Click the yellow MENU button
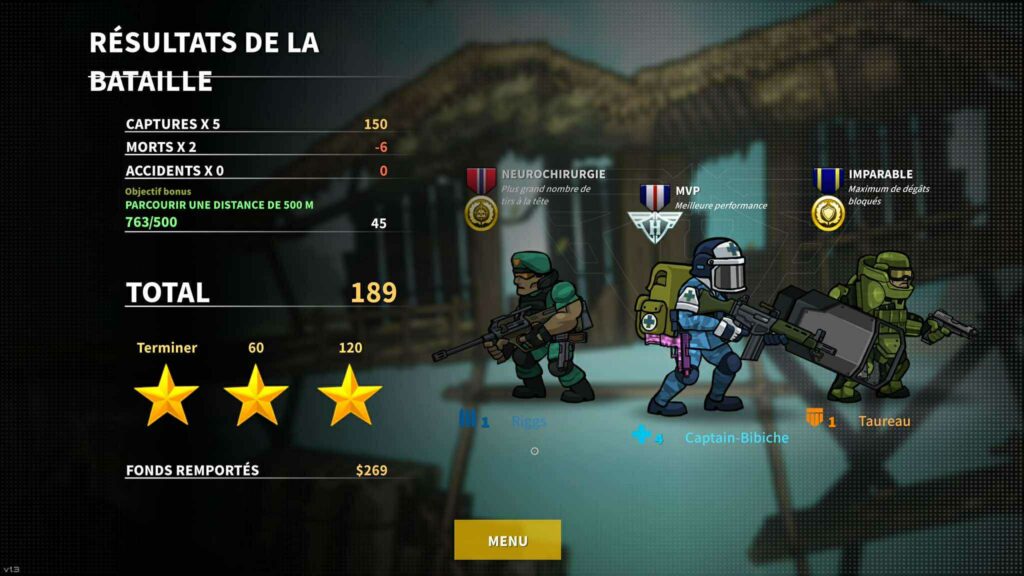 coord(507,540)
